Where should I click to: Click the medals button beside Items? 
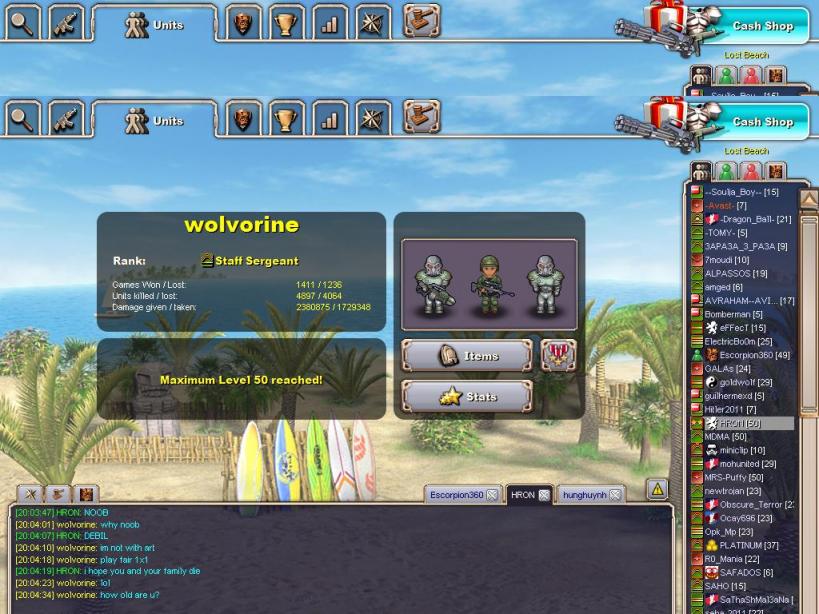click(558, 354)
